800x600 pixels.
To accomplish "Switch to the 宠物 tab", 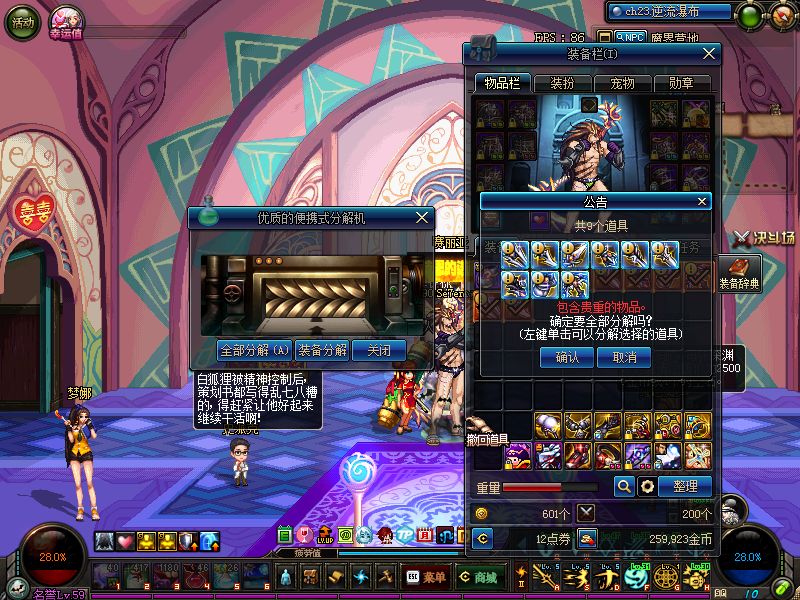I will (x=621, y=83).
